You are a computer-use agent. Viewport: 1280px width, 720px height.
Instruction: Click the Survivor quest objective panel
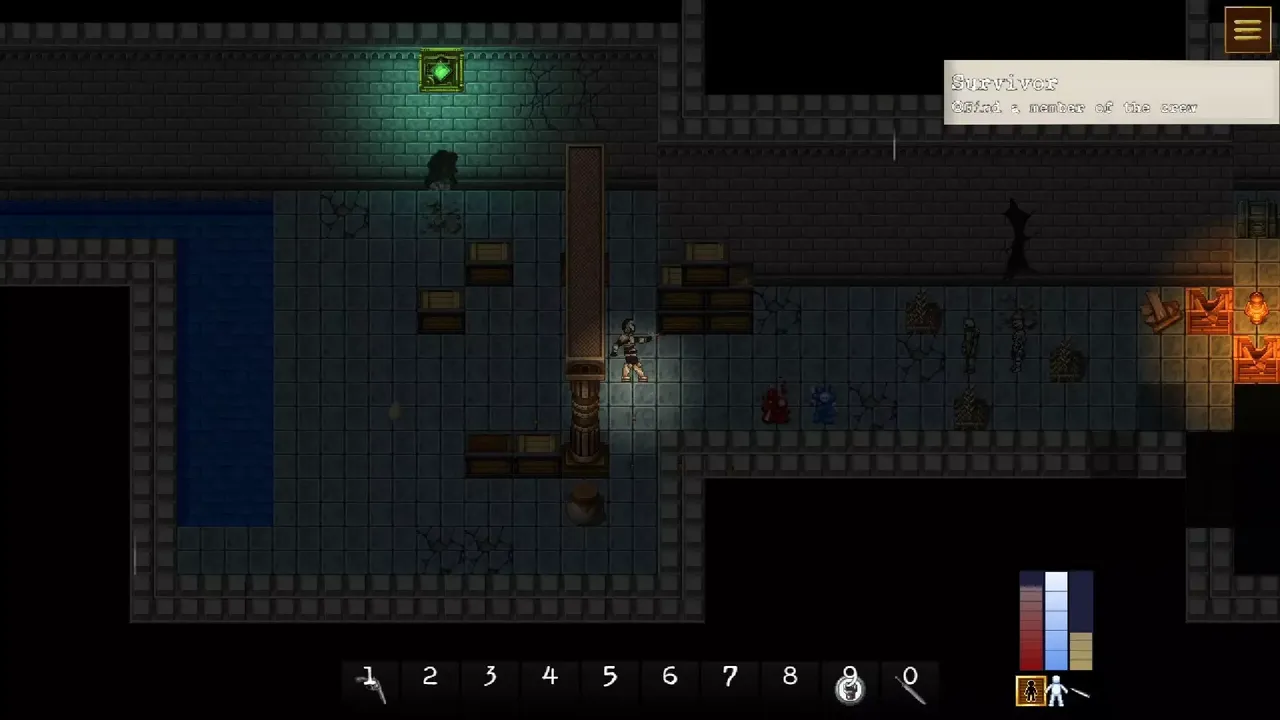point(1110,93)
